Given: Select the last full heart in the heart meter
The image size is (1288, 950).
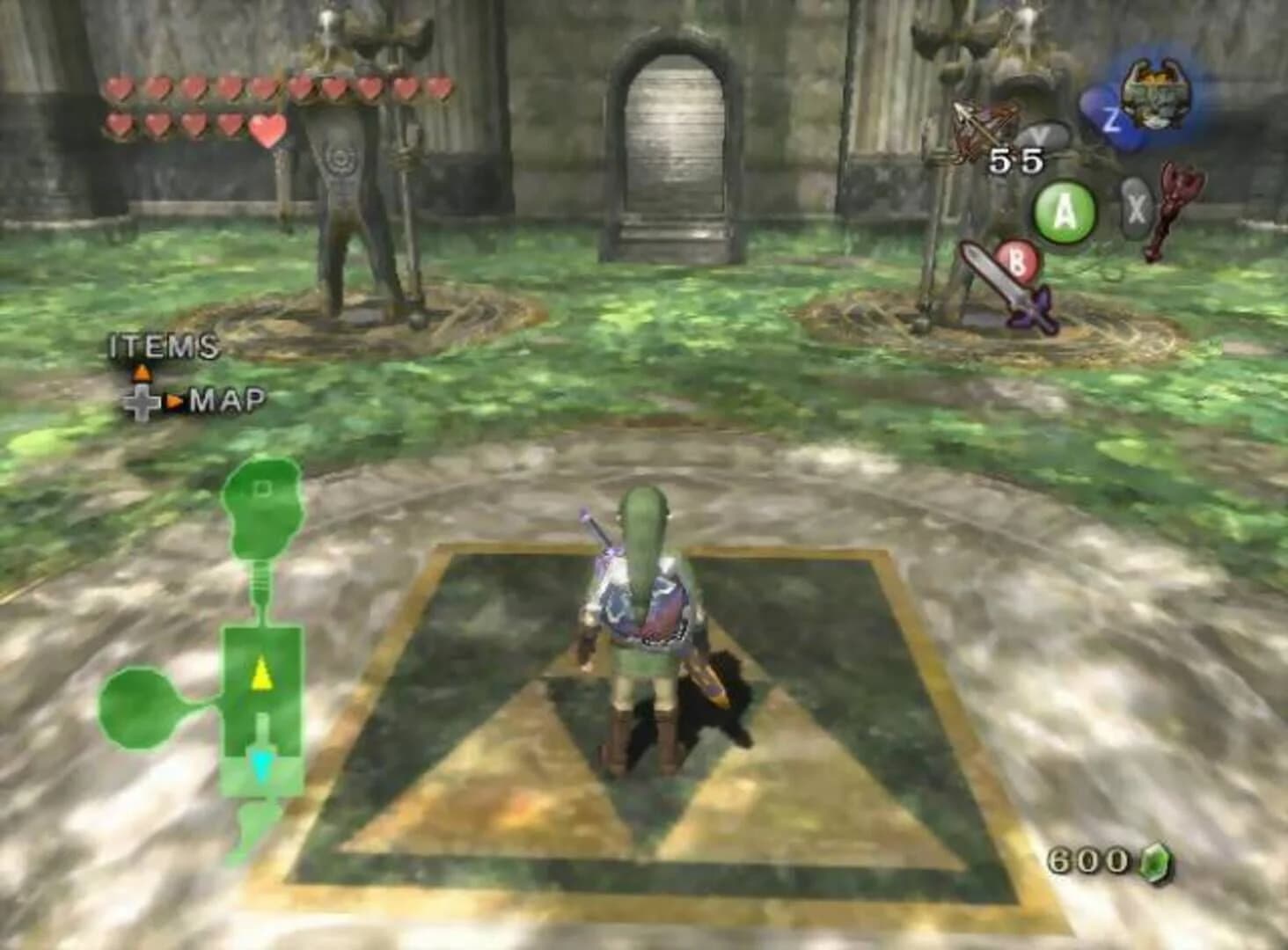Looking at the screenshot, I should pyautogui.click(x=266, y=132).
